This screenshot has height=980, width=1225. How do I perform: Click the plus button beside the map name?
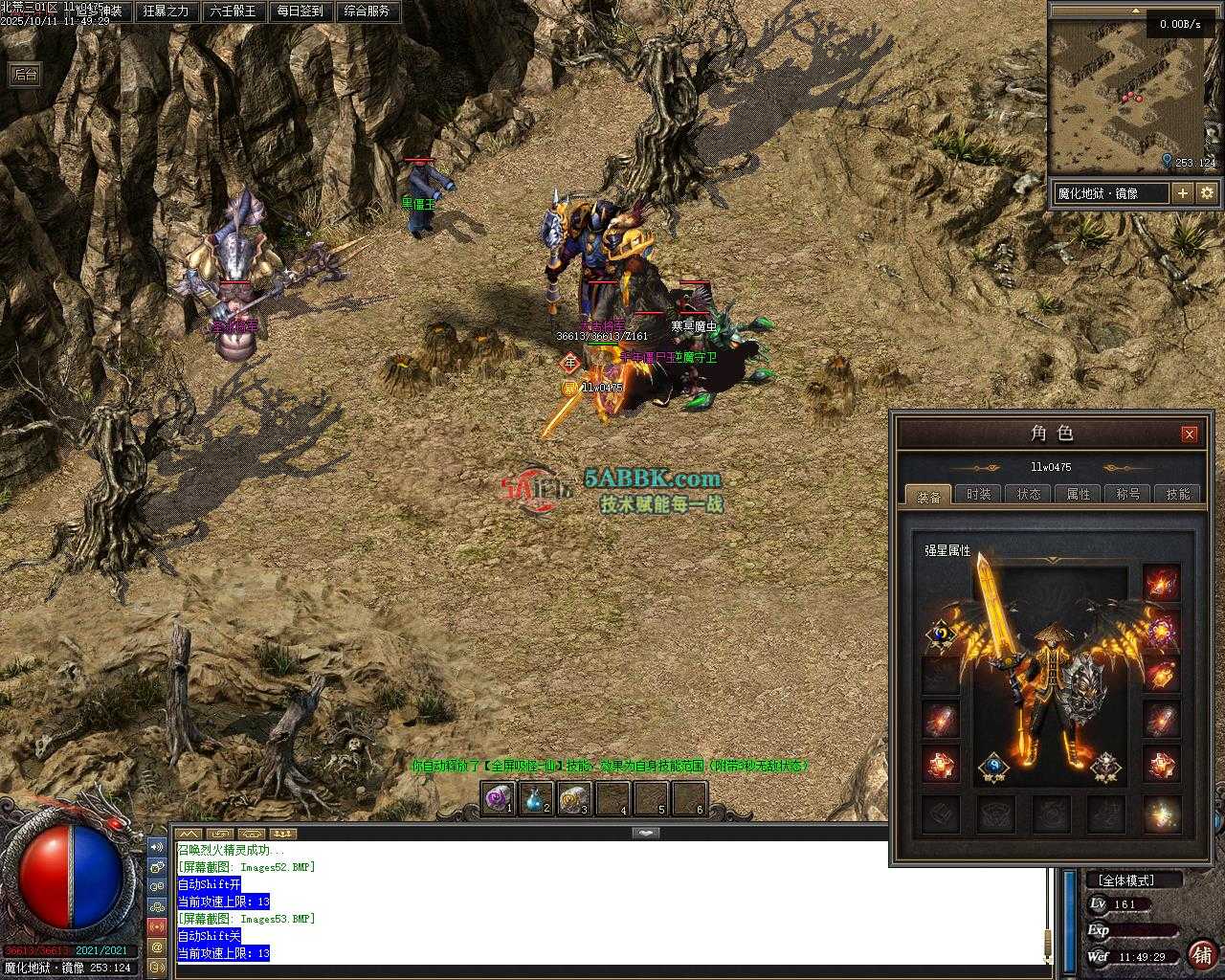(1183, 193)
